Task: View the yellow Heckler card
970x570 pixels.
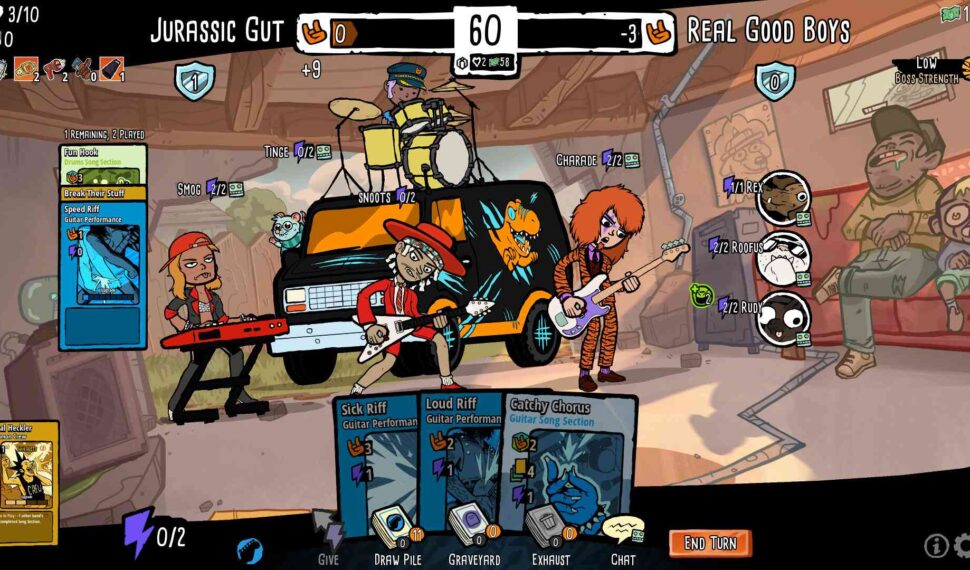Action: [x=28, y=472]
